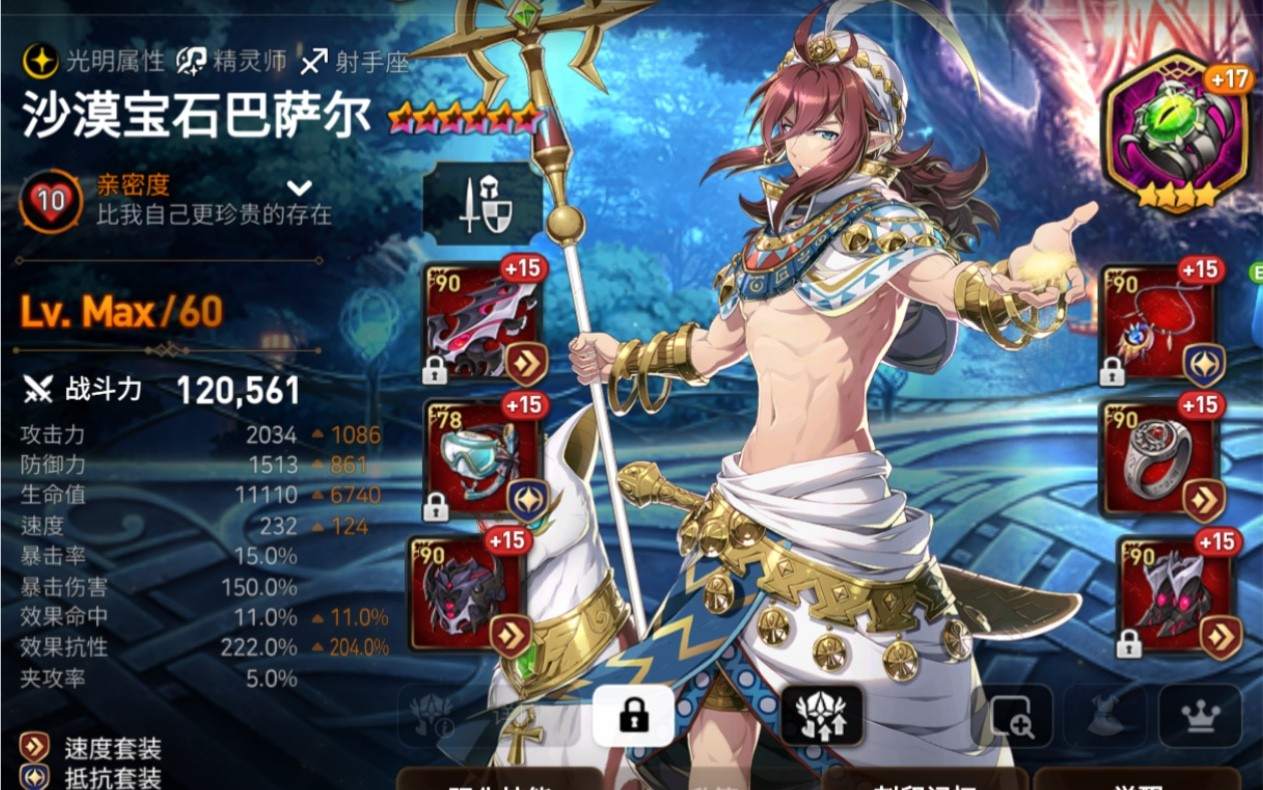Open the hero skin outfit button
Screen dimensions: 1263x790
1105,715
